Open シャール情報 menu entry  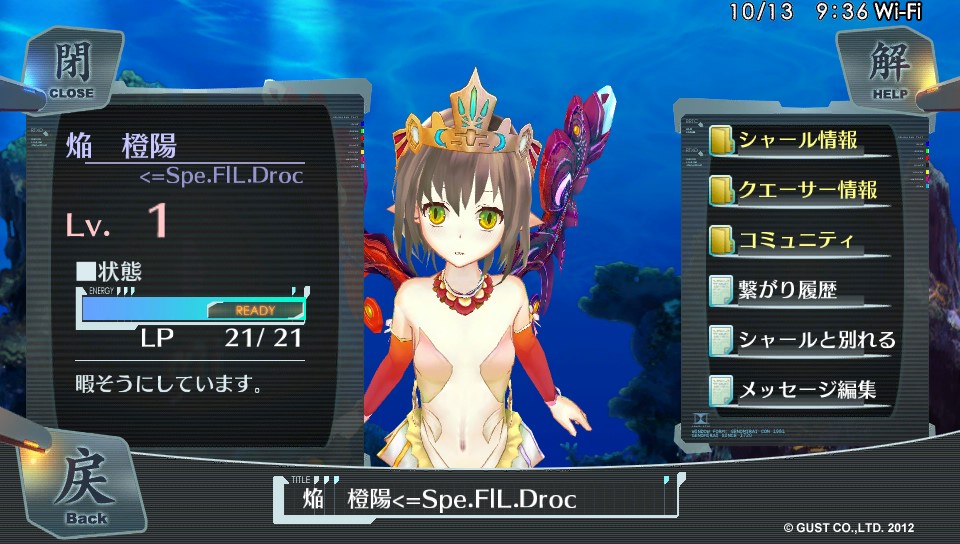pos(797,140)
